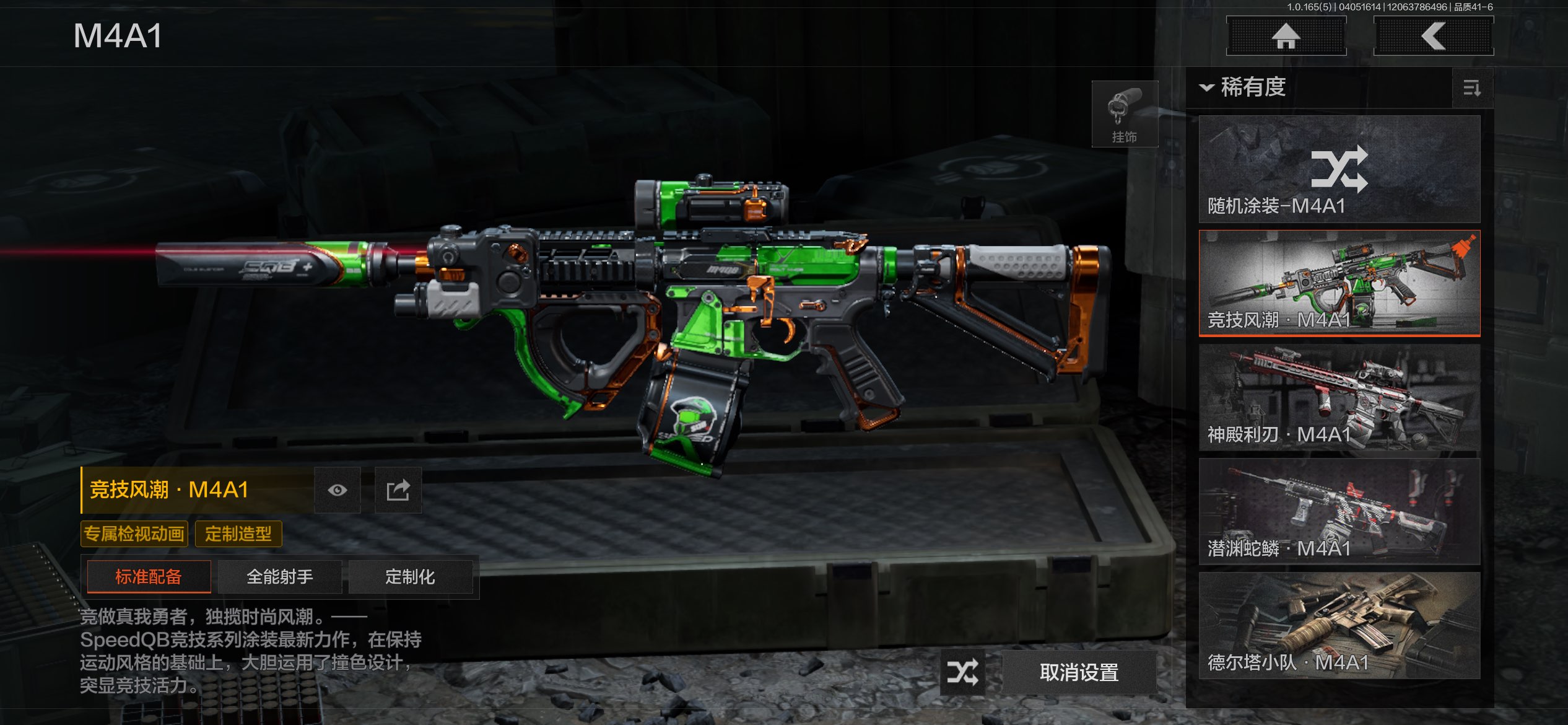Click the 取消设置 button
Image resolution: width=1568 pixels, height=725 pixels.
click(1079, 672)
